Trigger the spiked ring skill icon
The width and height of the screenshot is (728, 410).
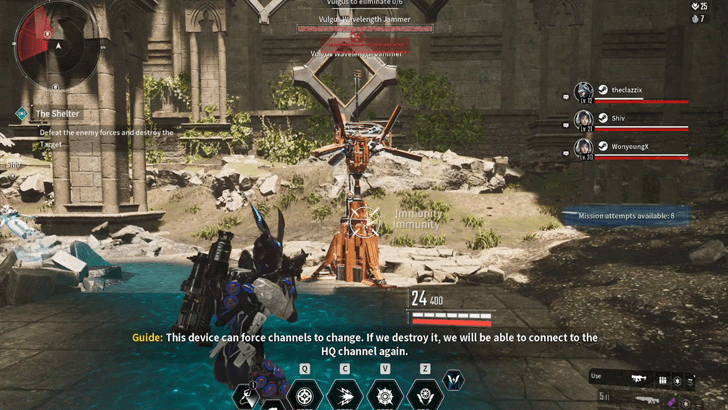click(385, 395)
